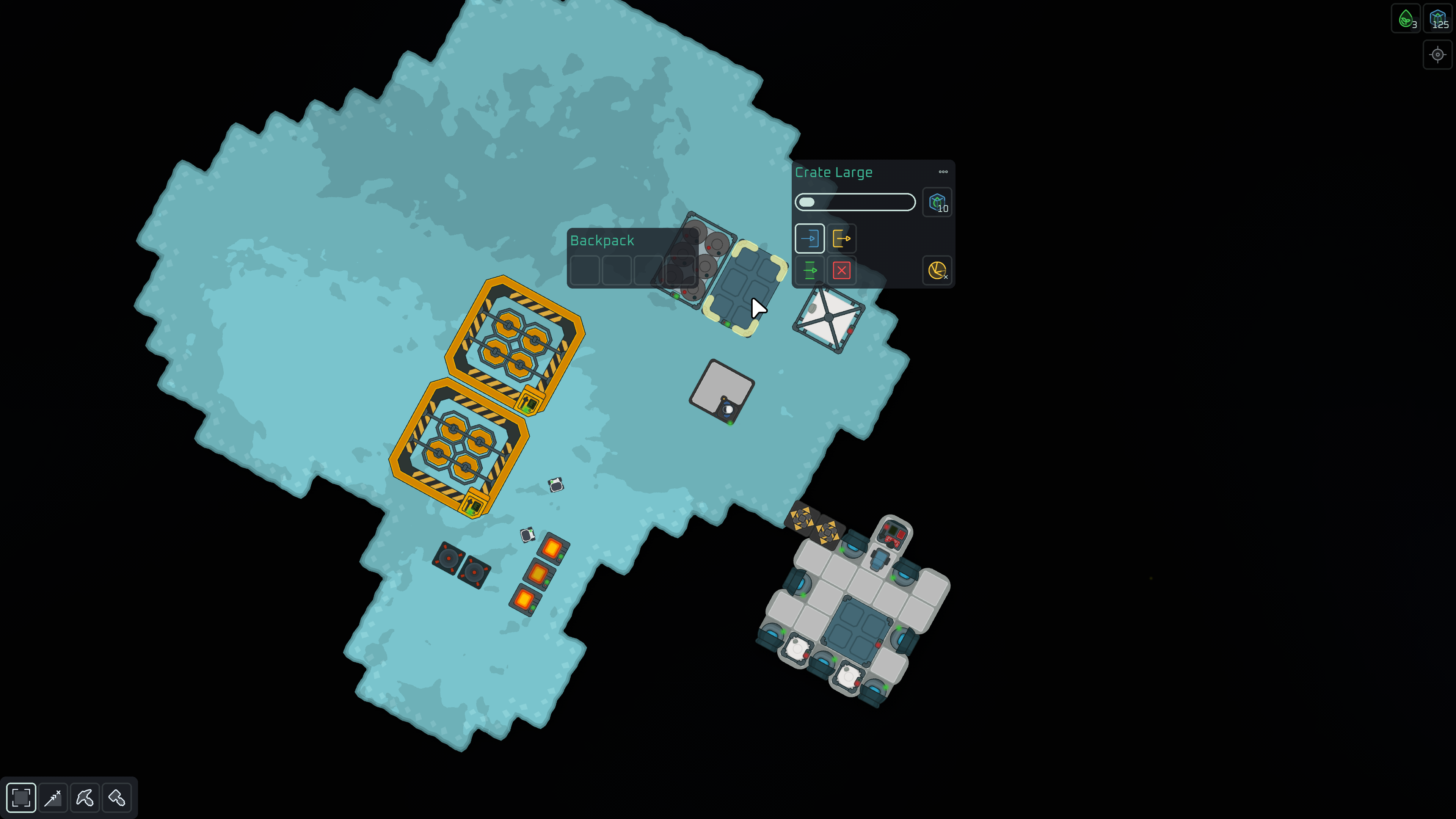1456x819 pixels.
Task: Enable output mode for the crate
Action: 842,238
